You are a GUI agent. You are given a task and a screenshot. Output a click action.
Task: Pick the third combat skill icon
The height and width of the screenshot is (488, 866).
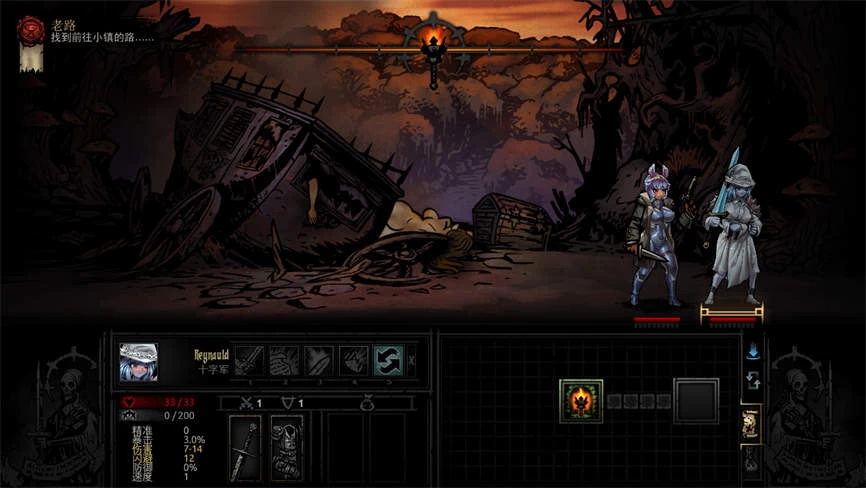[319, 360]
